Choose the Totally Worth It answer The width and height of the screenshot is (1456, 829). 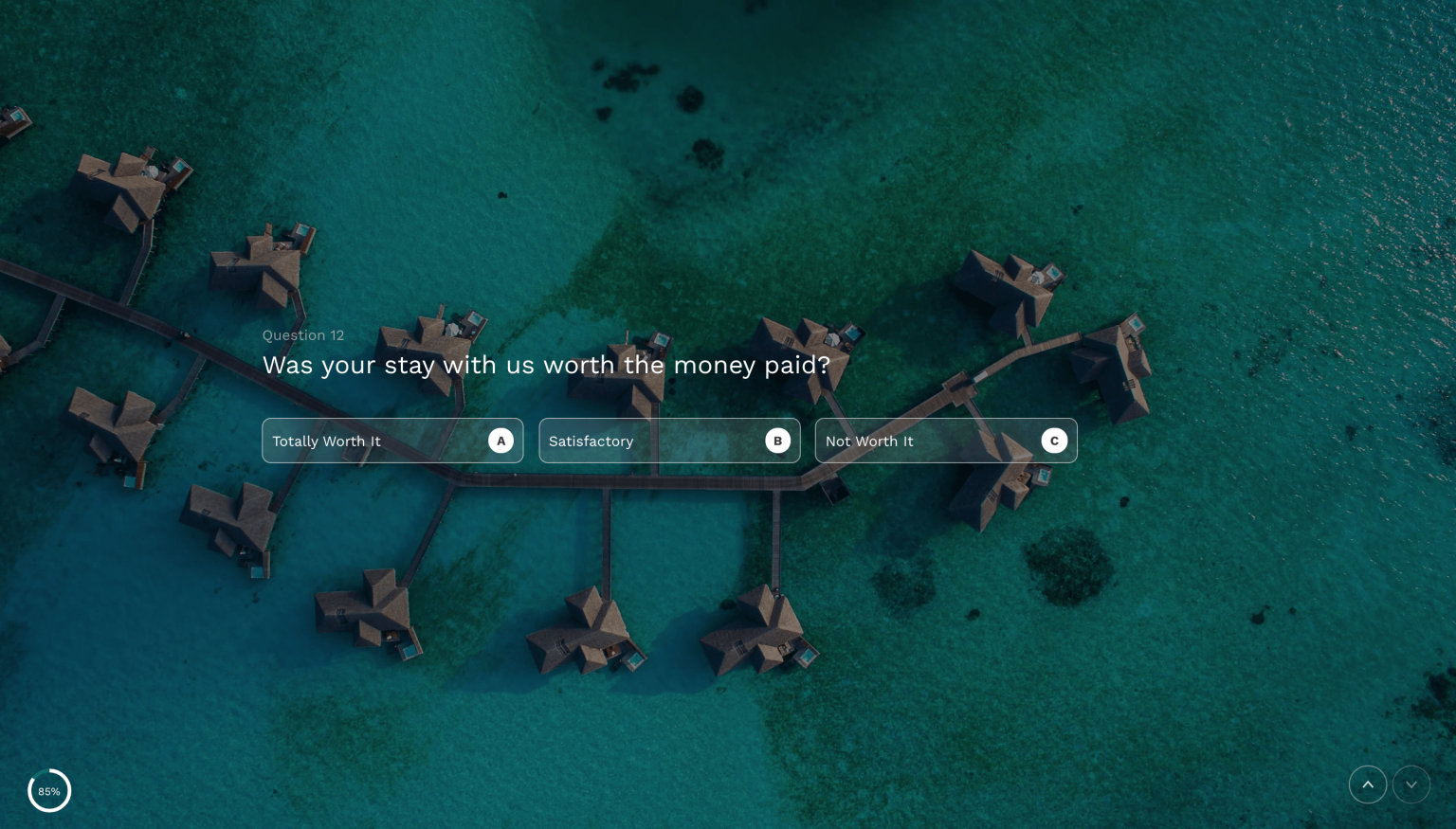(392, 441)
